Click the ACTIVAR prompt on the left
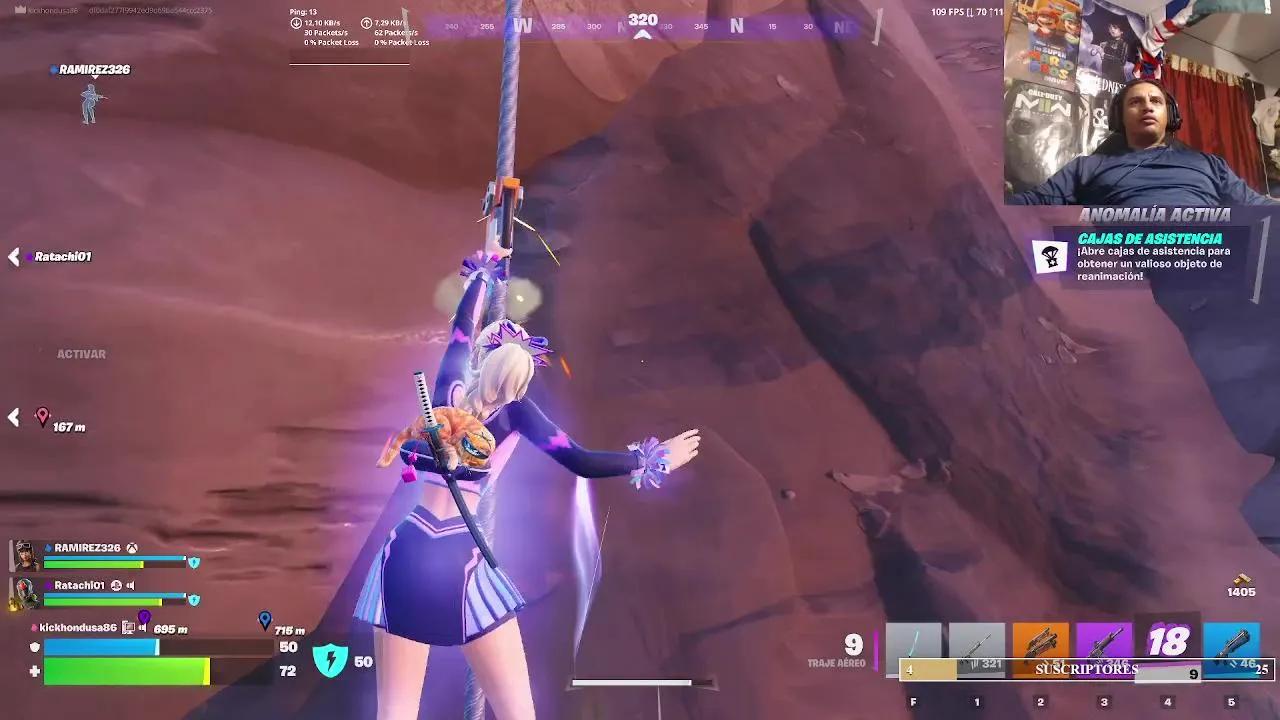1280x720 pixels. pyautogui.click(x=80, y=353)
